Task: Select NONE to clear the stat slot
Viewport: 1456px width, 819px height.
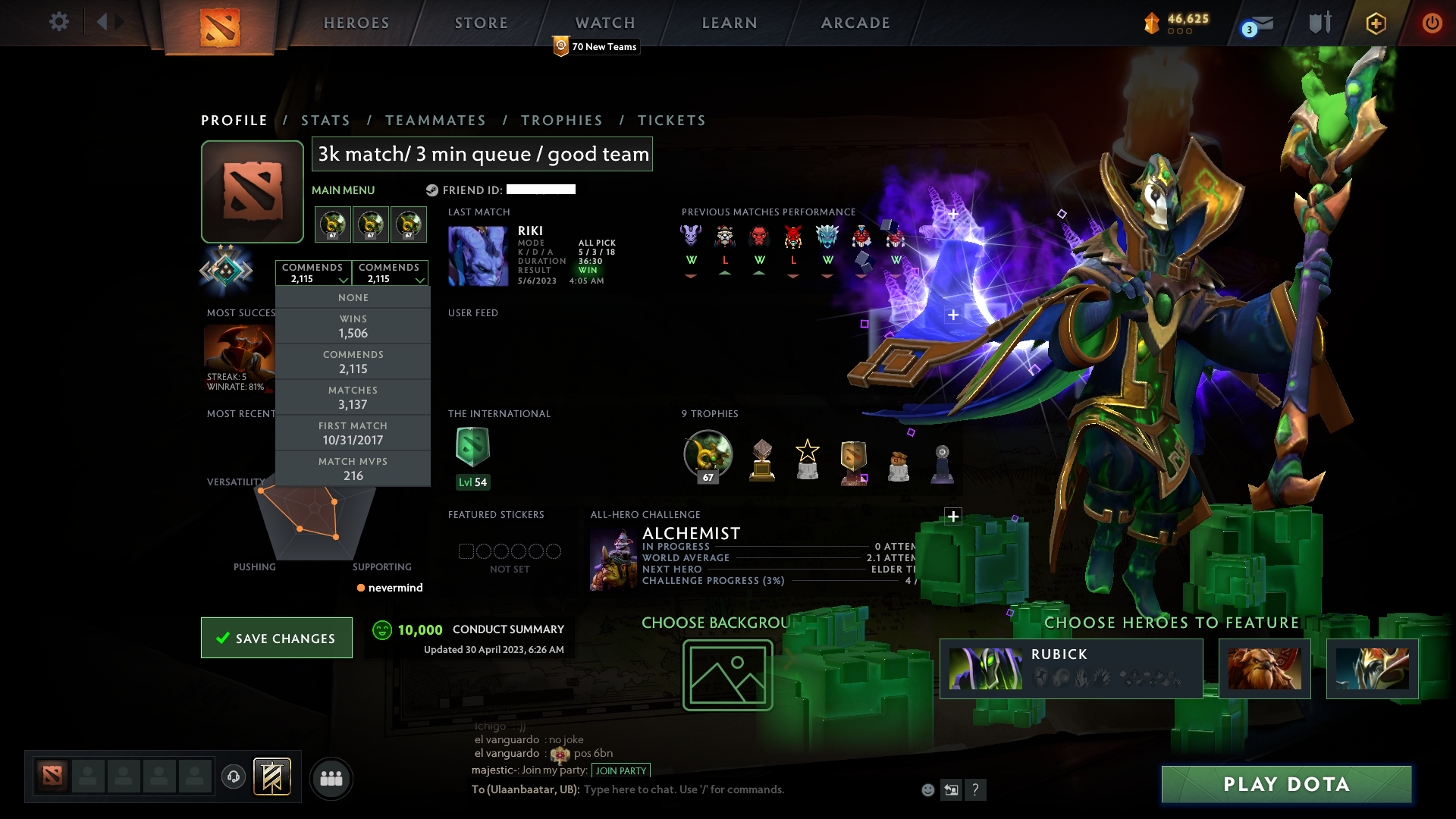Action: (x=353, y=297)
